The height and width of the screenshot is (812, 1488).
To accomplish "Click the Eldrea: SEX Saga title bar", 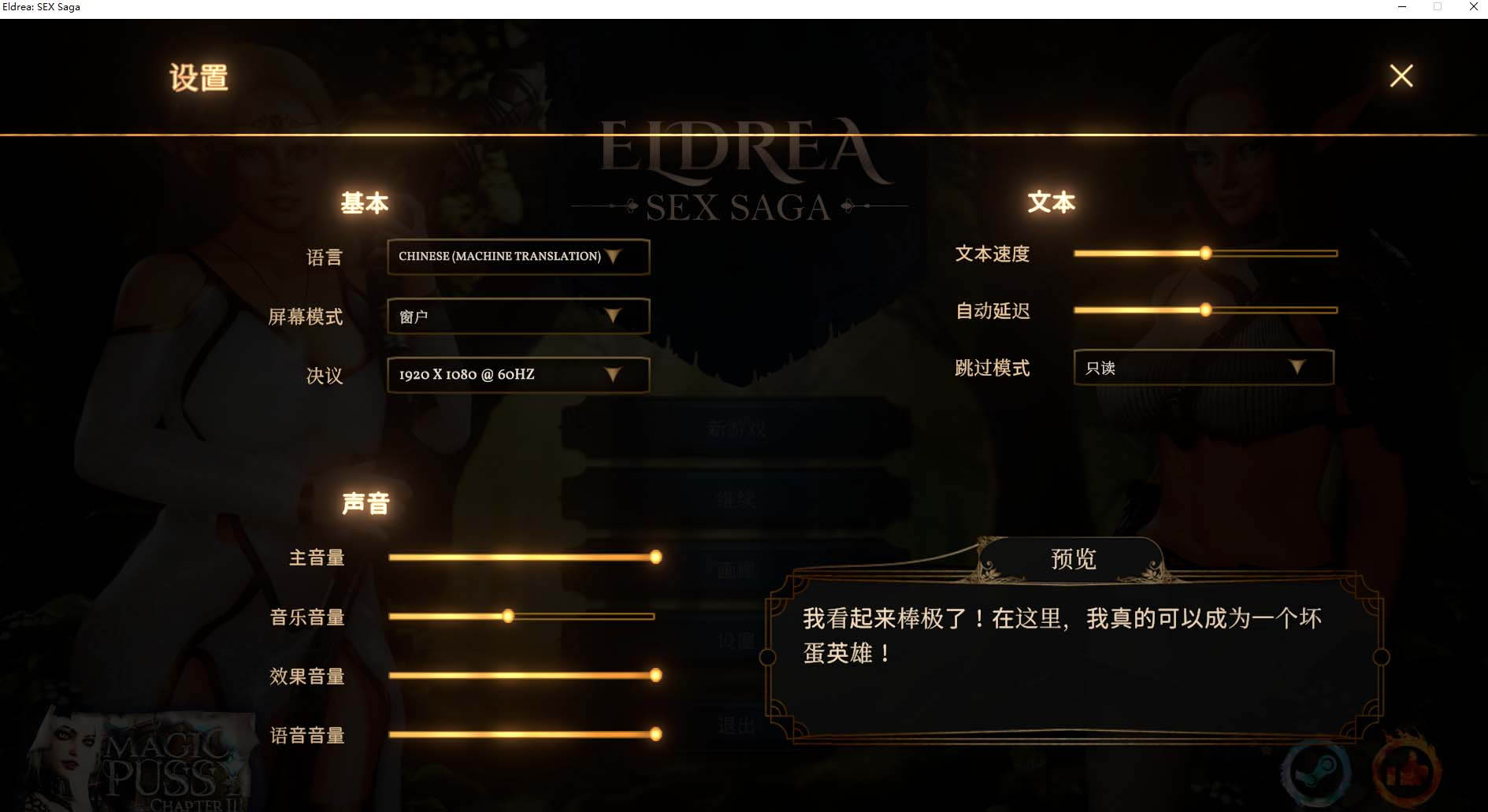I will click(43, 7).
